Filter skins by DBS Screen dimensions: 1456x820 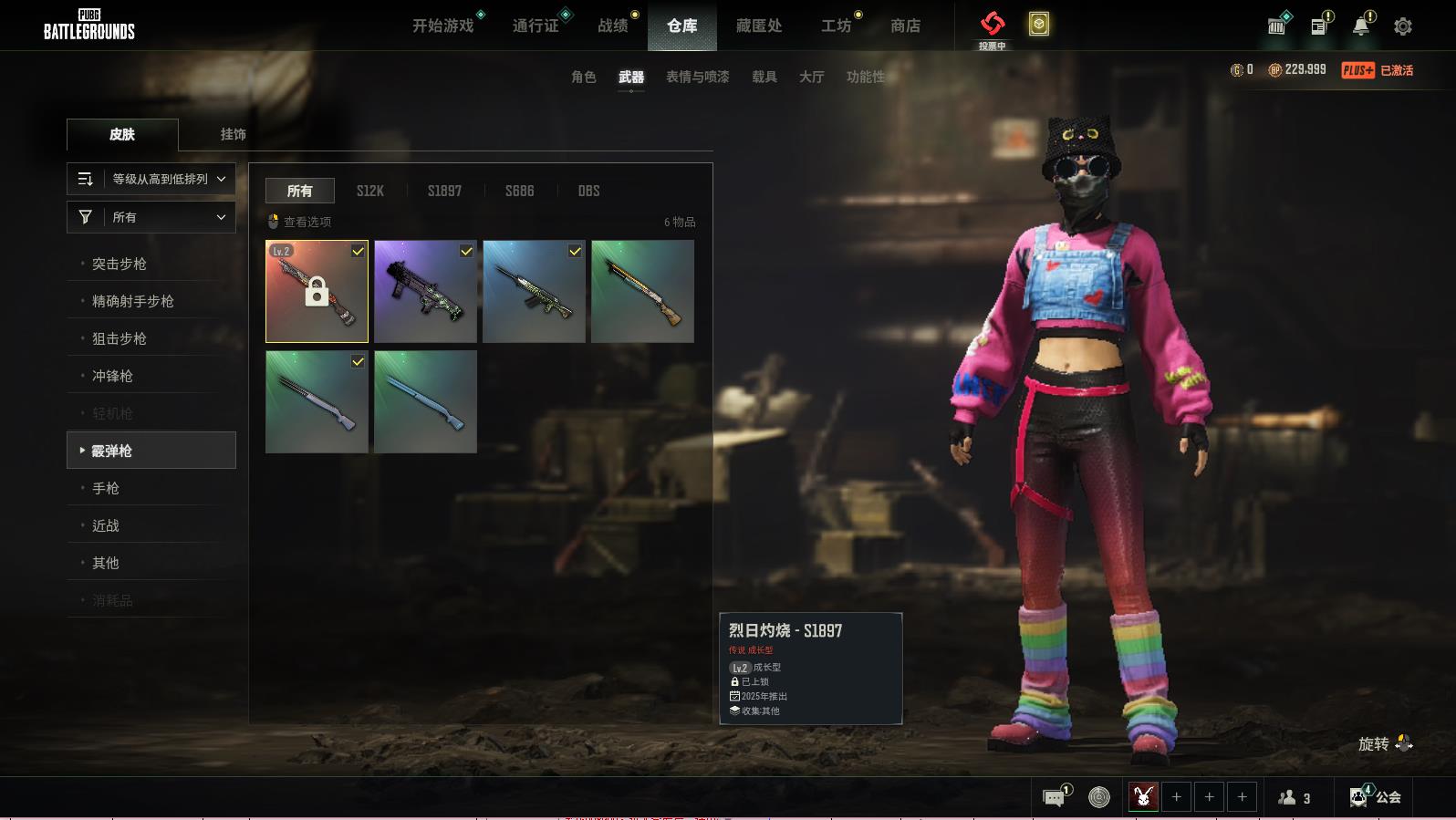point(588,191)
